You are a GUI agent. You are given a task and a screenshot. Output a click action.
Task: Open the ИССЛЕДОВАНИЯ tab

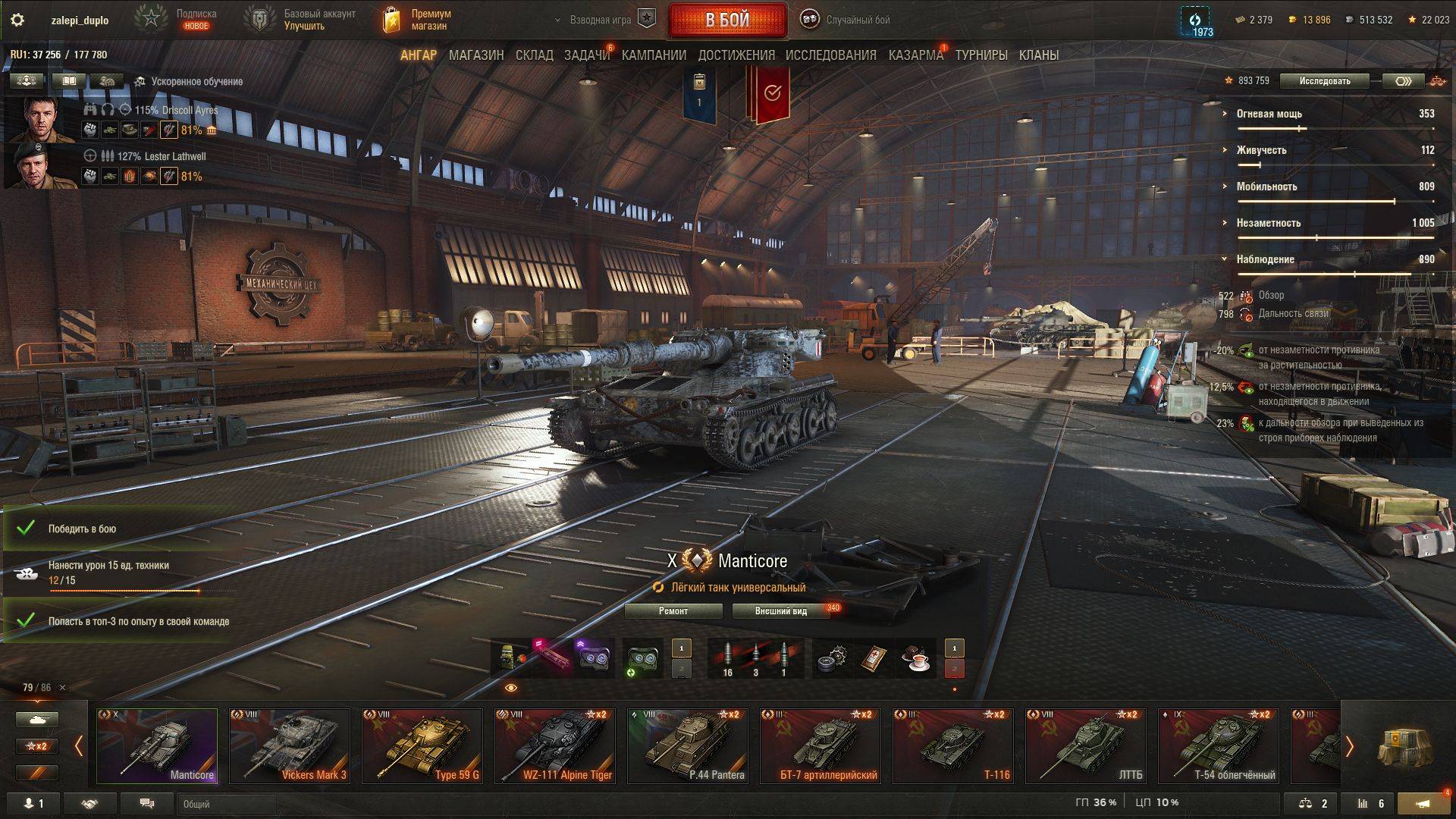click(x=830, y=55)
